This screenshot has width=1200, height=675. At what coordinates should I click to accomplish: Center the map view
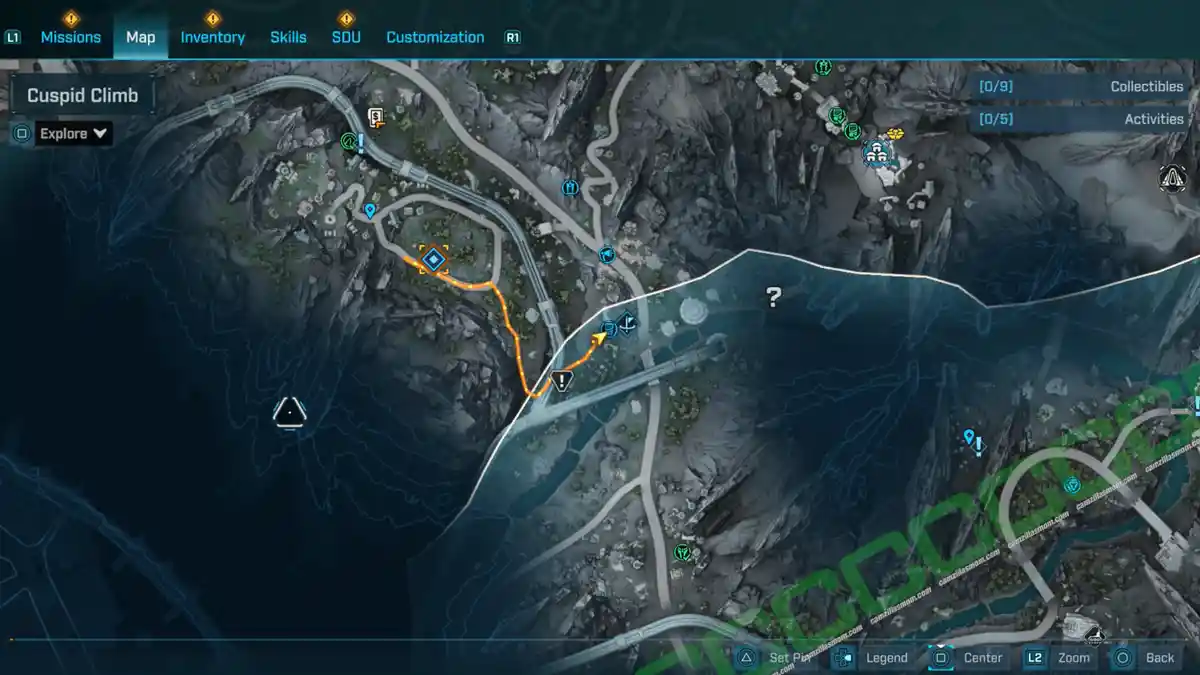(x=968, y=657)
